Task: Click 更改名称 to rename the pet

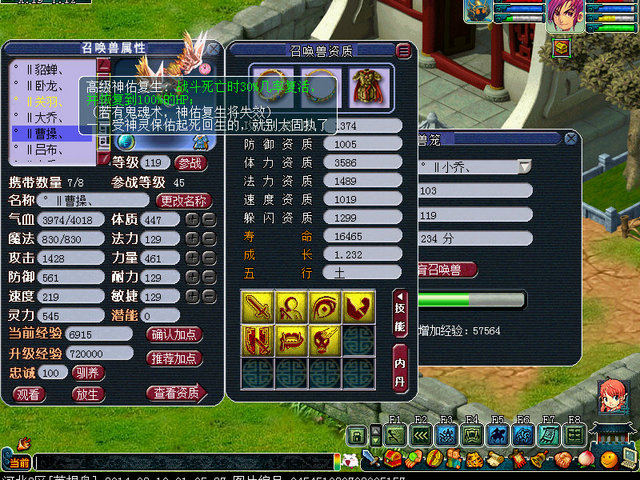Action: tap(183, 201)
